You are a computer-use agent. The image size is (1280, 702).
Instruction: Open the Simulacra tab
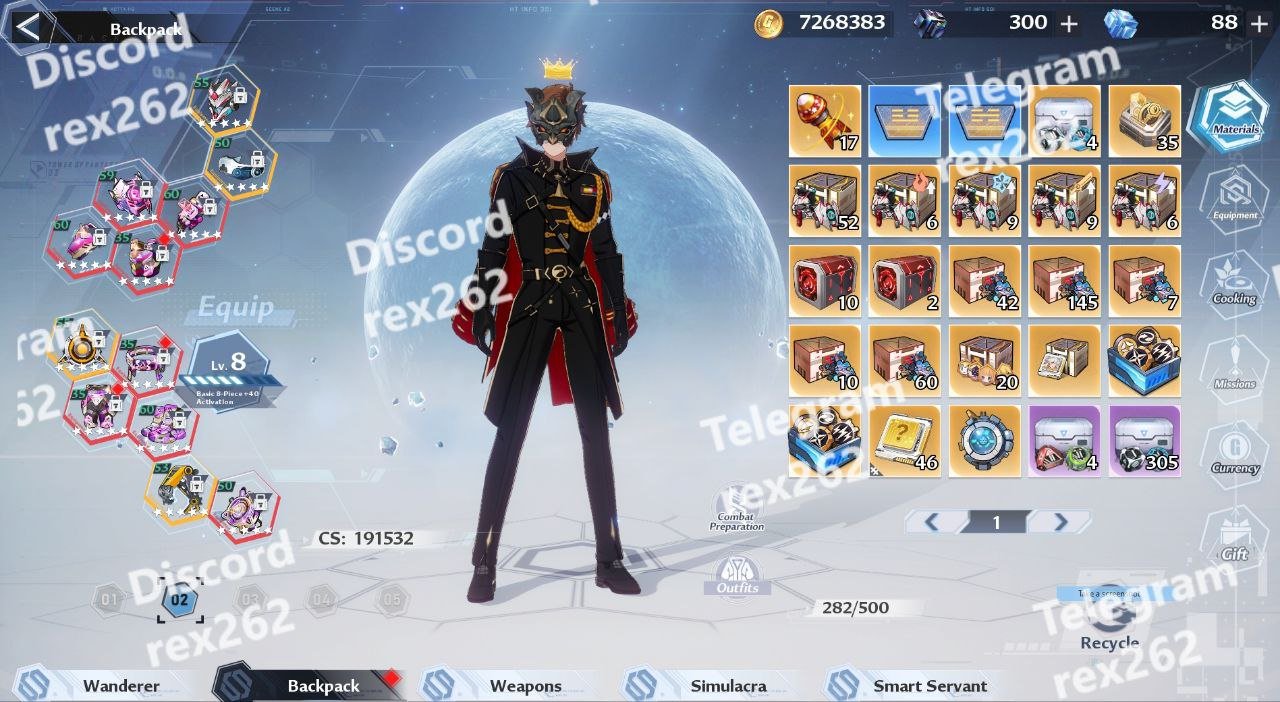point(728,686)
